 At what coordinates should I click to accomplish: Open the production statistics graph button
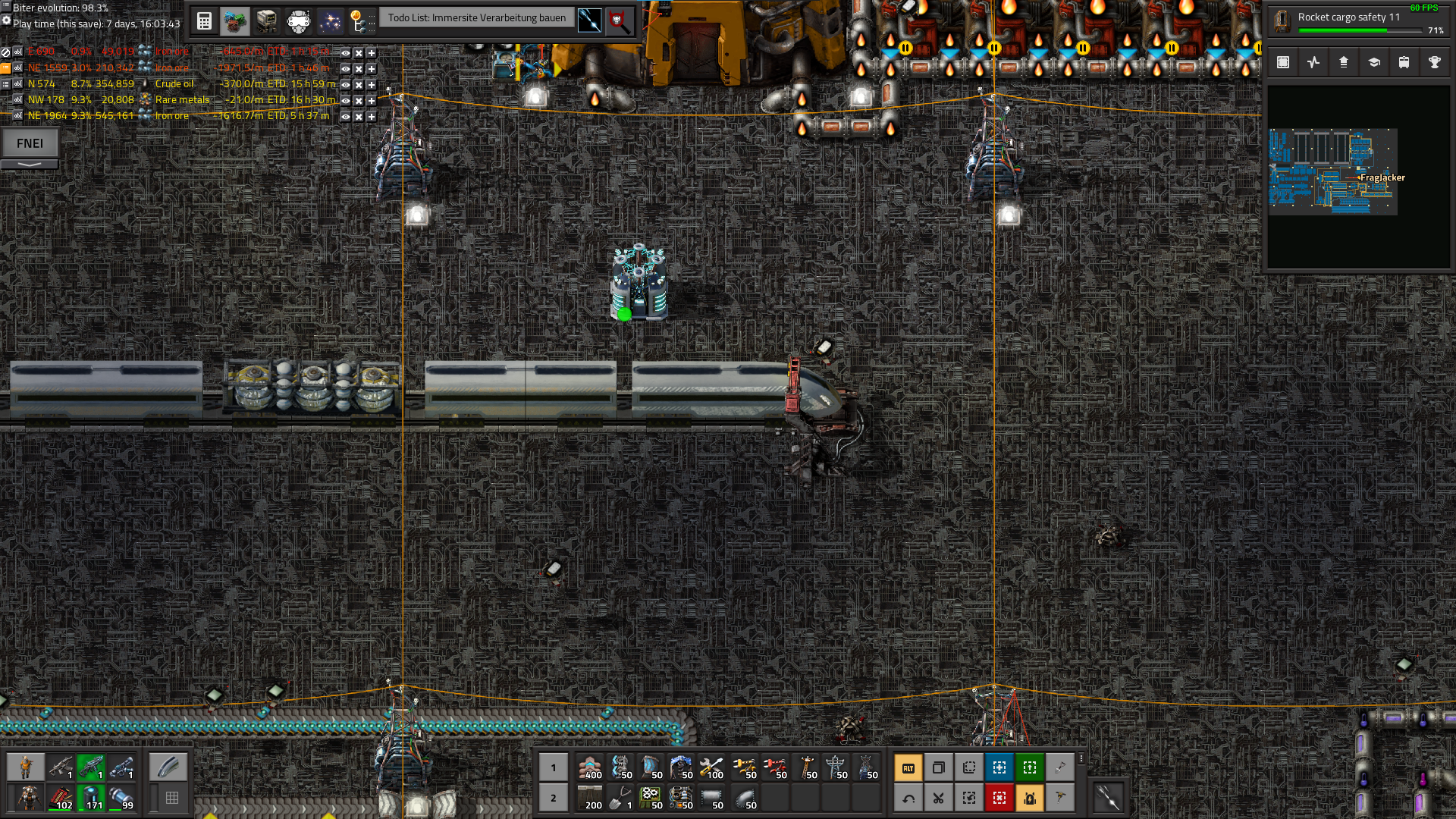click(1313, 63)
